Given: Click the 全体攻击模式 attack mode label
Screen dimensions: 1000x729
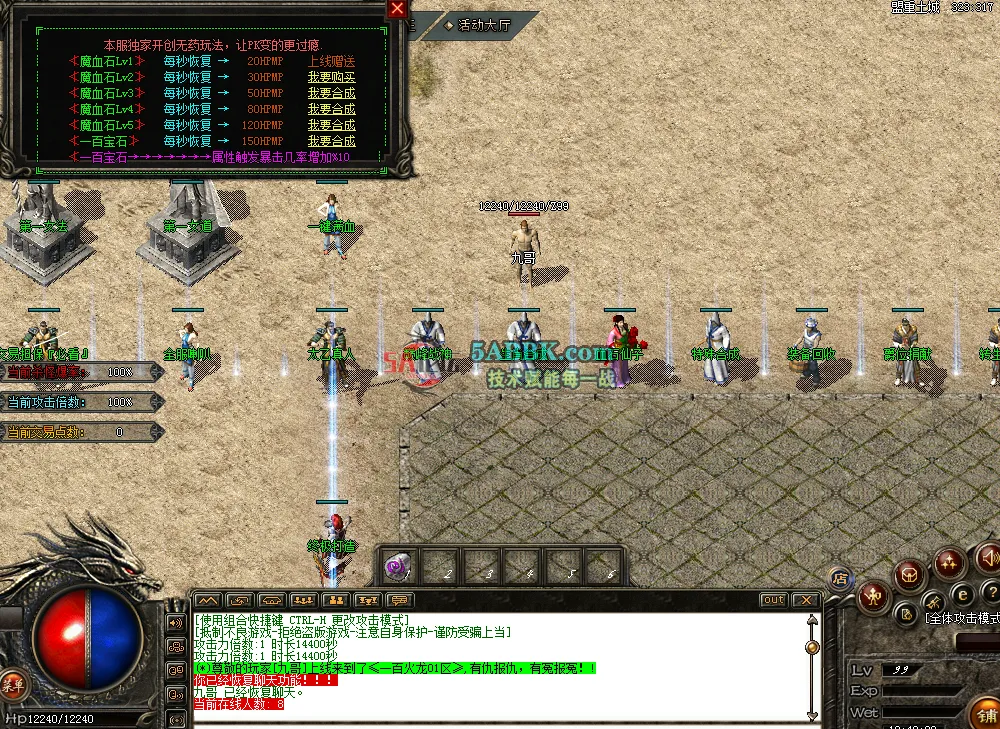Looking at the screenshot, I should click(960, 620).
